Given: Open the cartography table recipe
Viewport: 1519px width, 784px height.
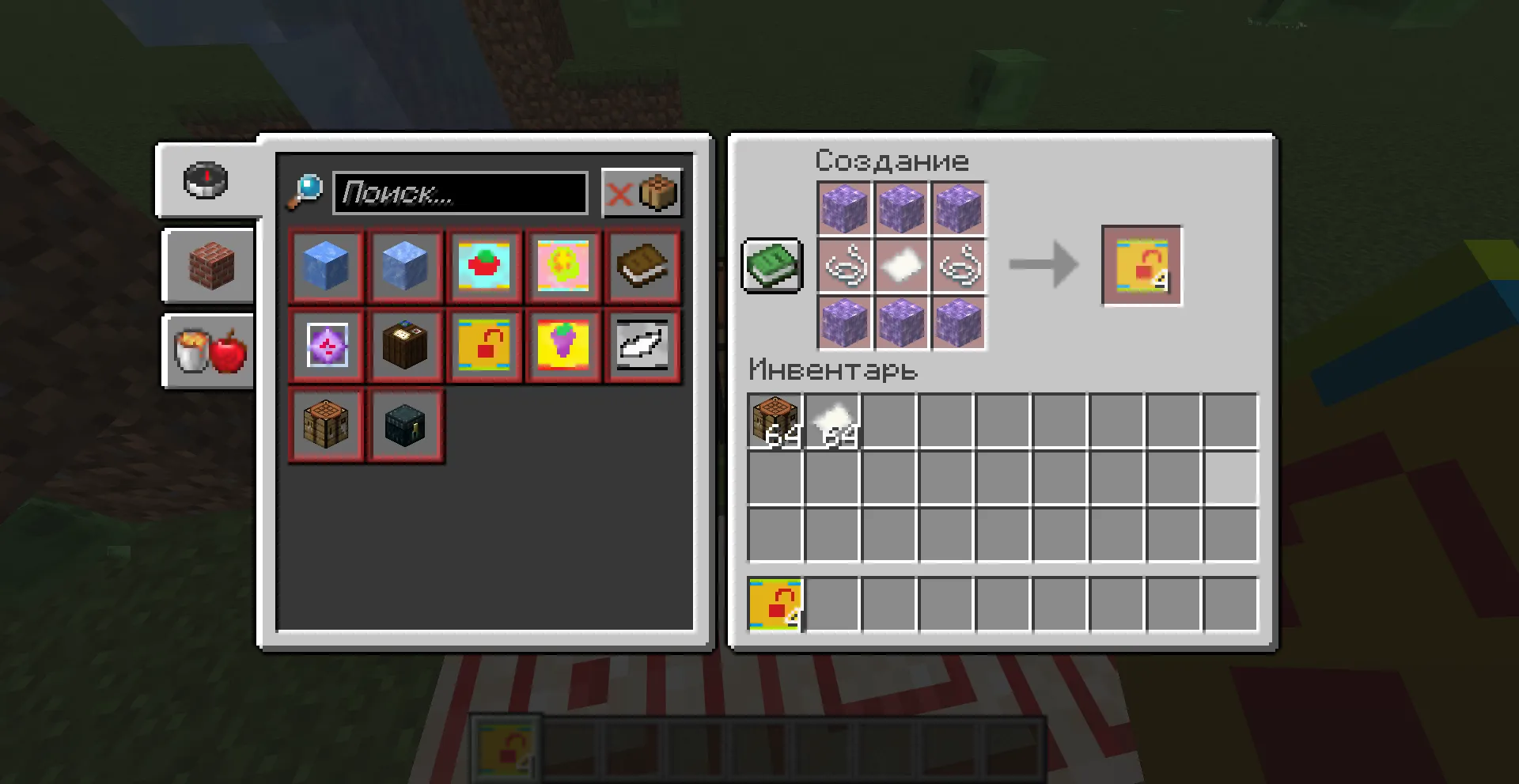Looking at the screenshot, I should tap(405, 346).
